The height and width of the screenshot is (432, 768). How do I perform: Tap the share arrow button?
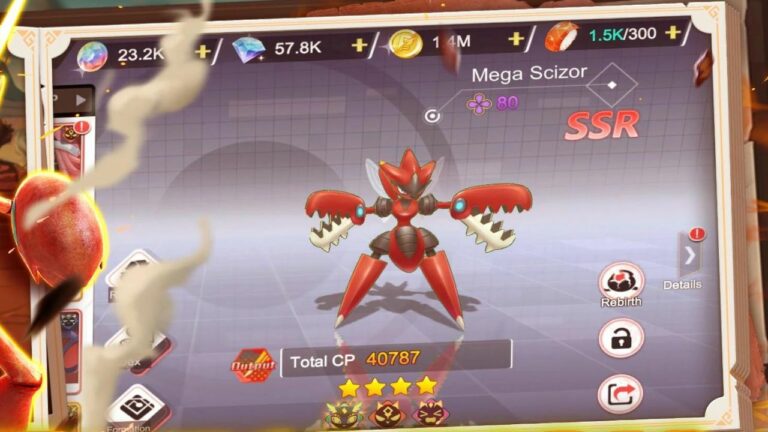[620, 393]
